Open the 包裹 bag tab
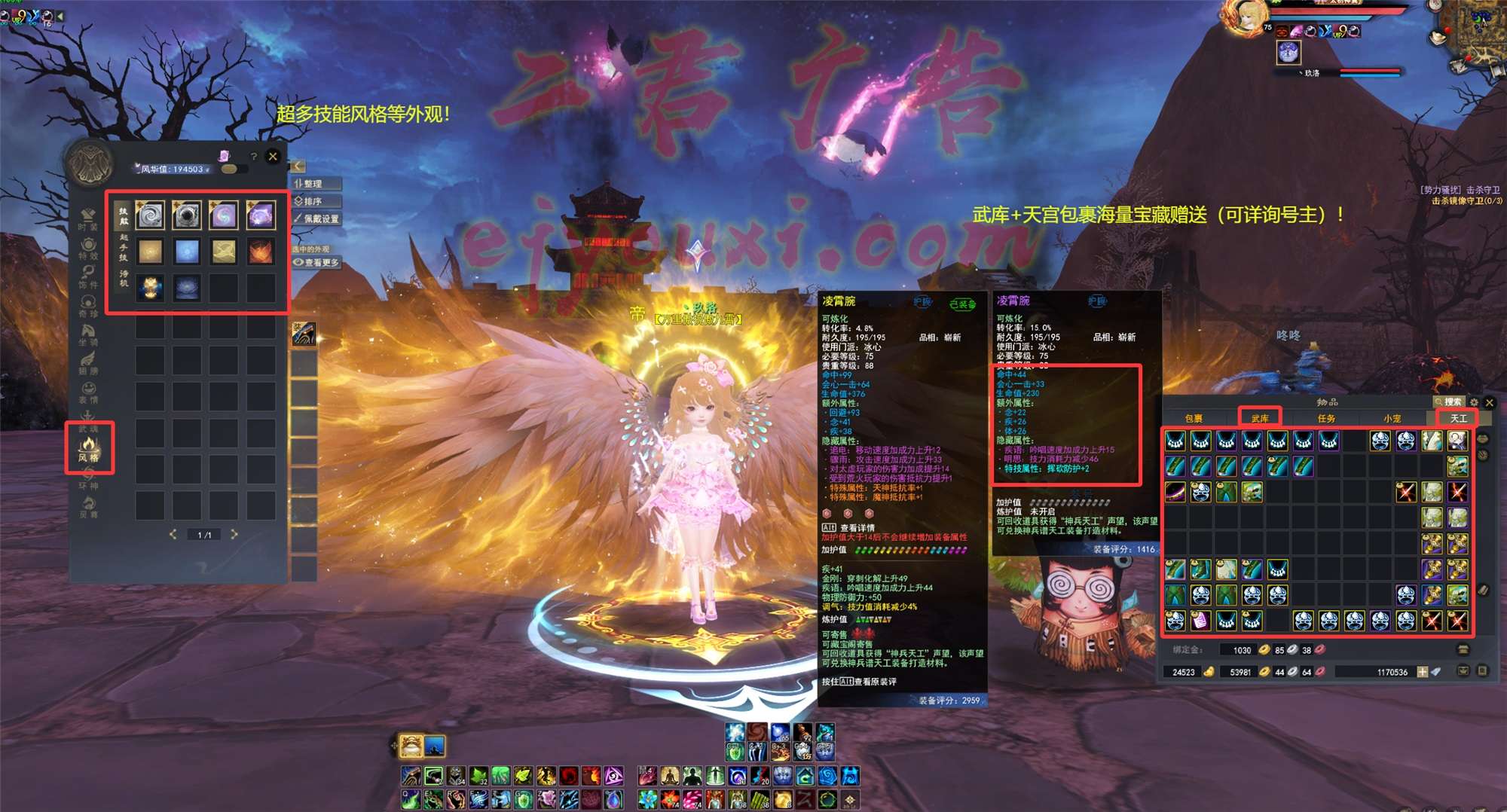1507x812 pixels. (x=1194, y=418)
